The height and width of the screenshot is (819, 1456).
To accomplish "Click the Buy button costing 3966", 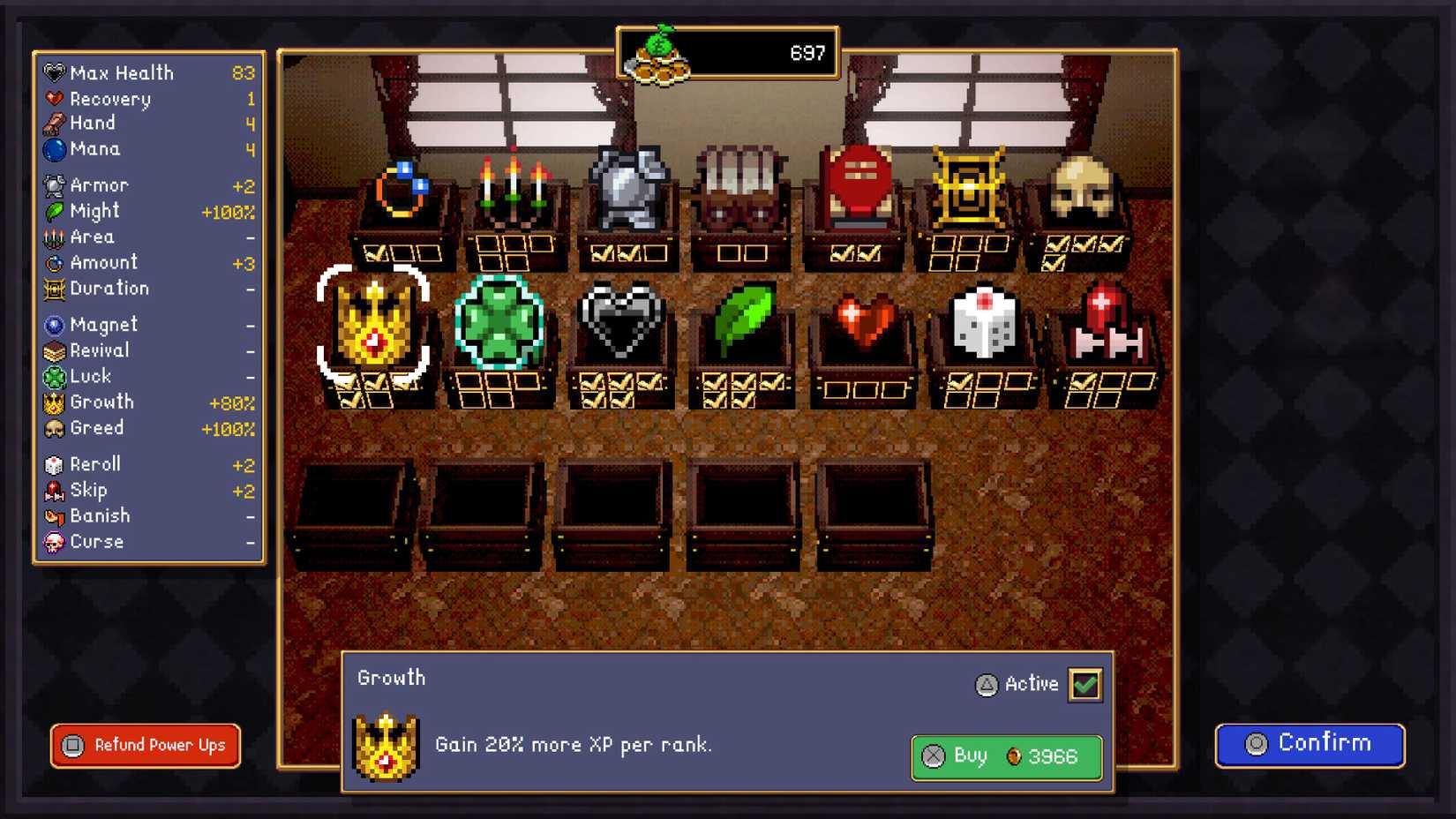I will pyautogui.click(x=1005, y=756).
